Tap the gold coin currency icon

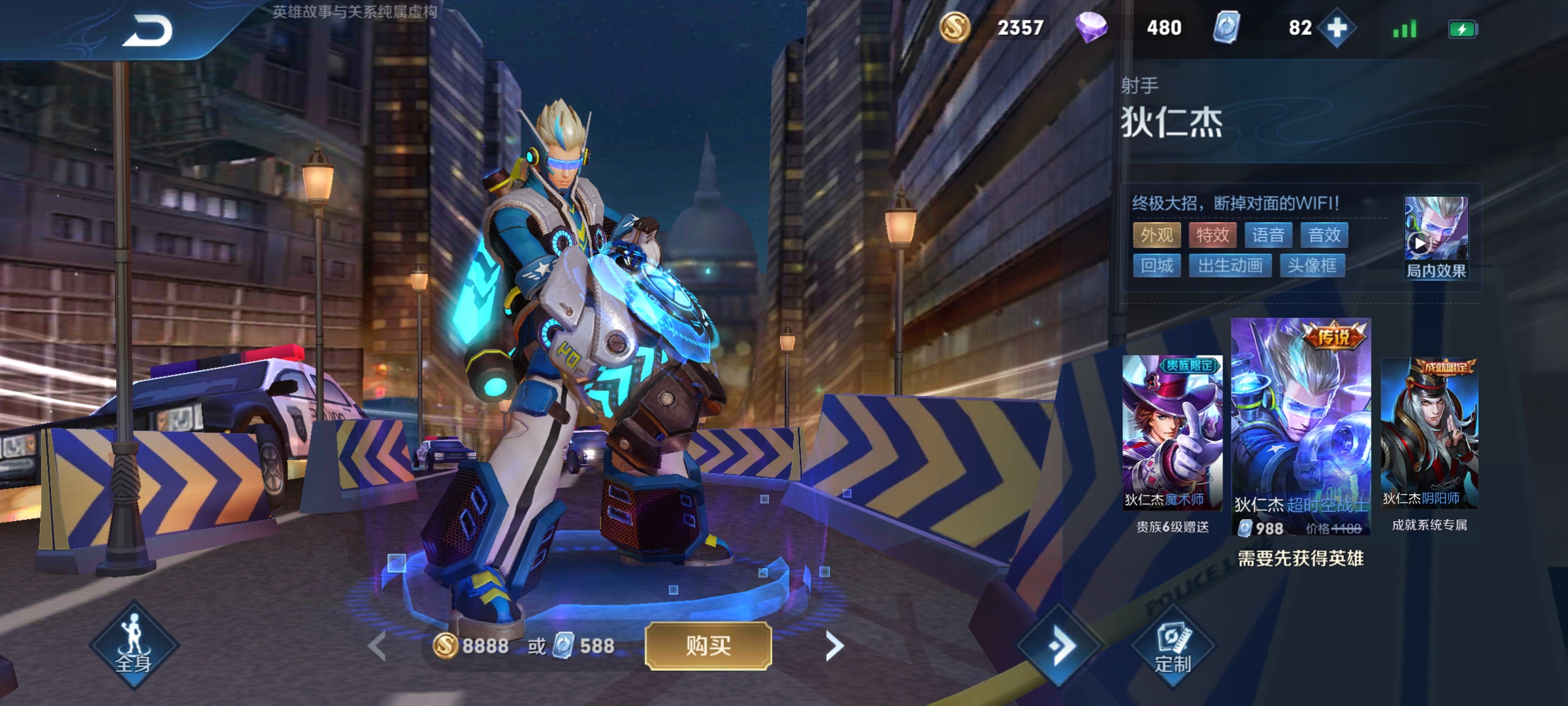(x=955, y=28)
